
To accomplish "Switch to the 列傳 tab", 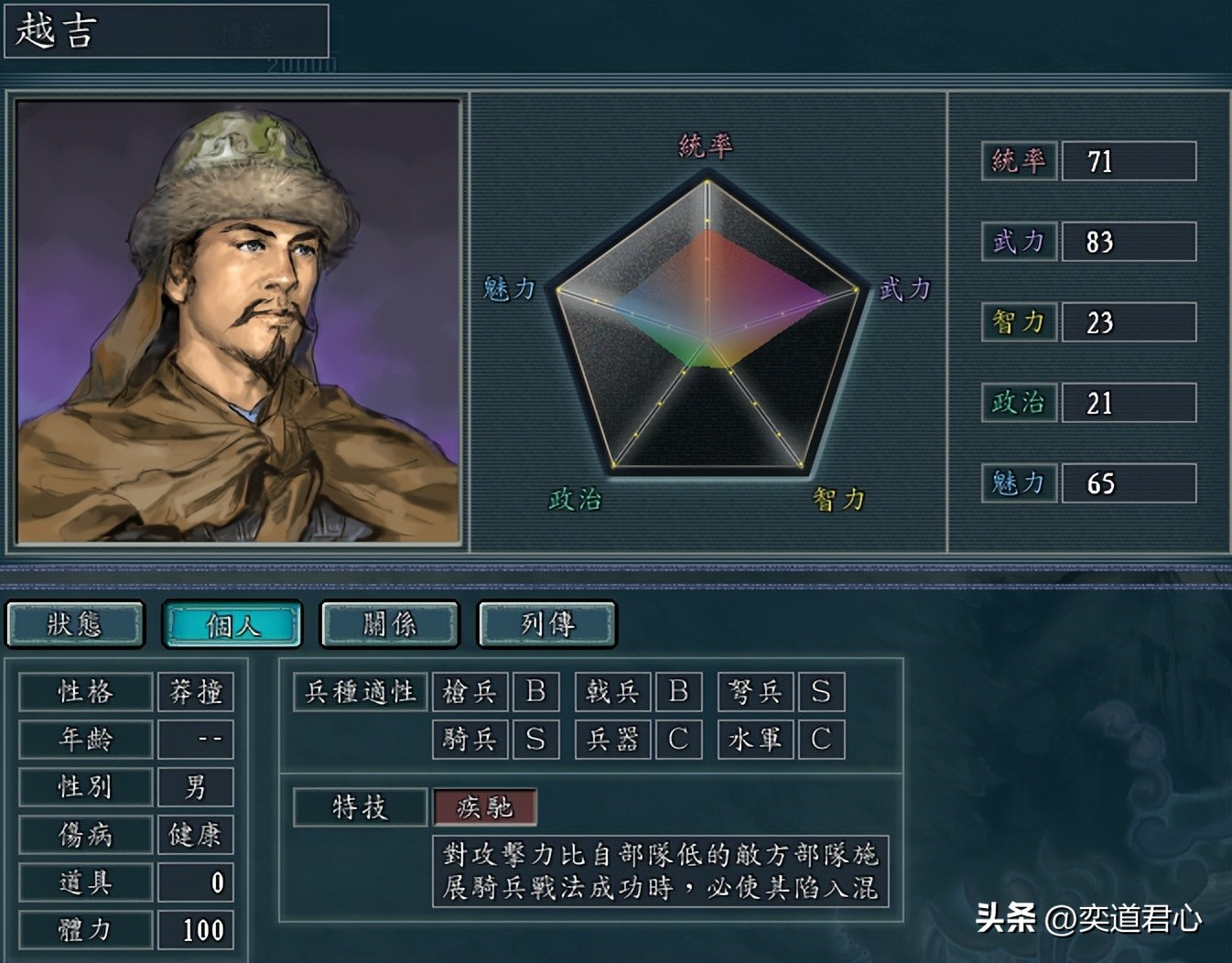I will [x=546, y=624].
